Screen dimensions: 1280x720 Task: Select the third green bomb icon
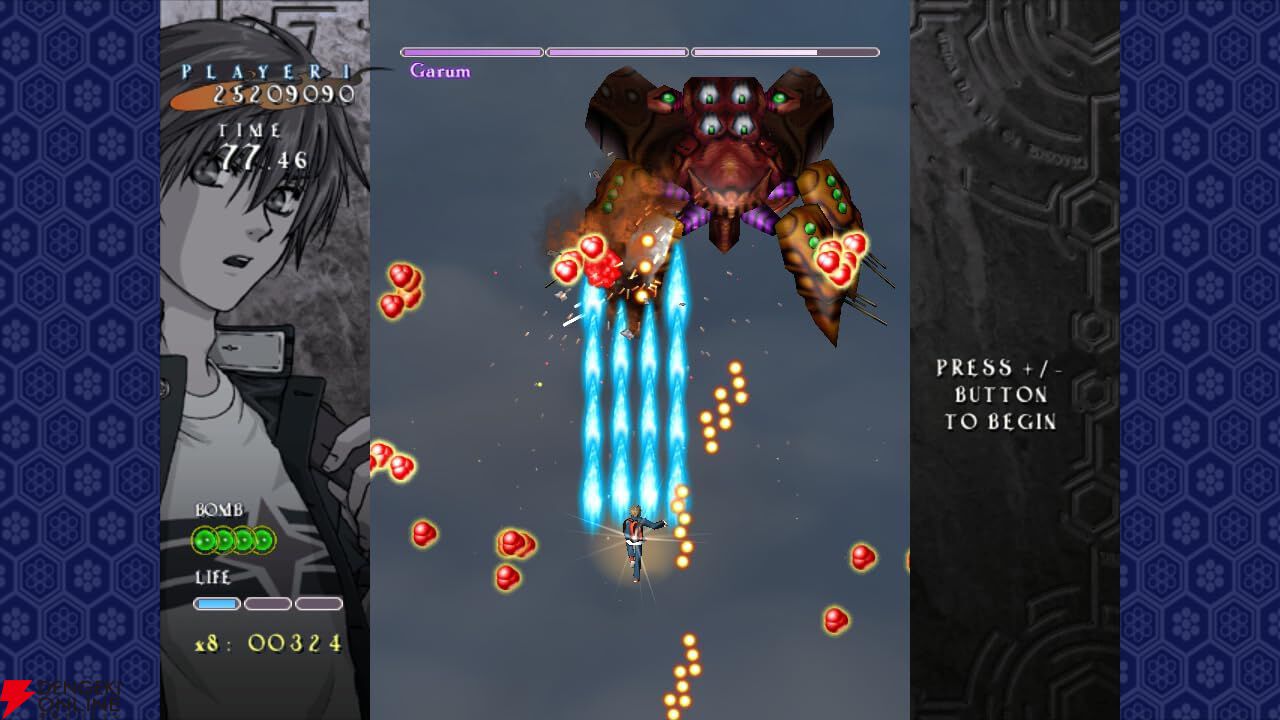tap(245, 540)
